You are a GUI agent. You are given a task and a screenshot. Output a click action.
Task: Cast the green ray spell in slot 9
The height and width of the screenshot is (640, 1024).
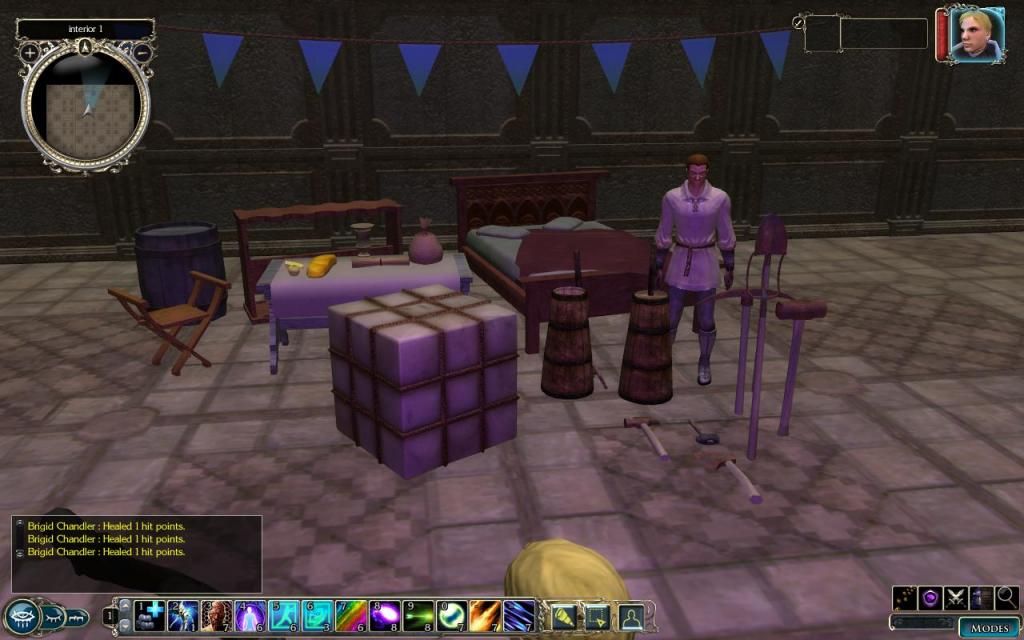419,615
